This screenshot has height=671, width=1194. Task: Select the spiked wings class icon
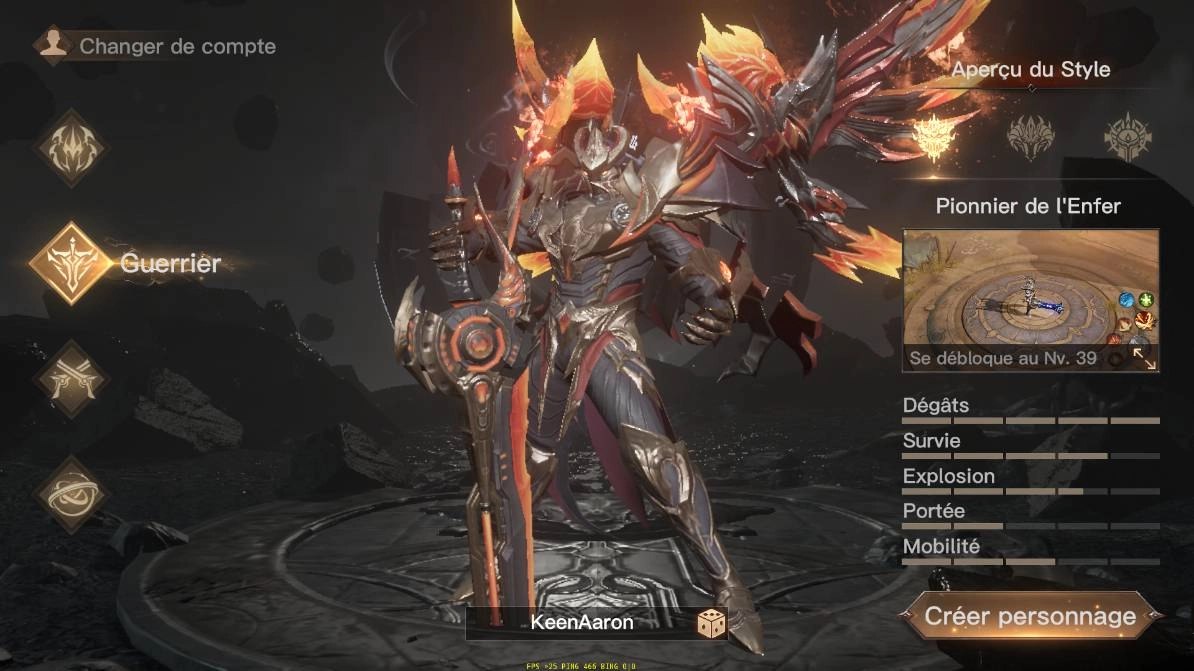pos(71,150)
